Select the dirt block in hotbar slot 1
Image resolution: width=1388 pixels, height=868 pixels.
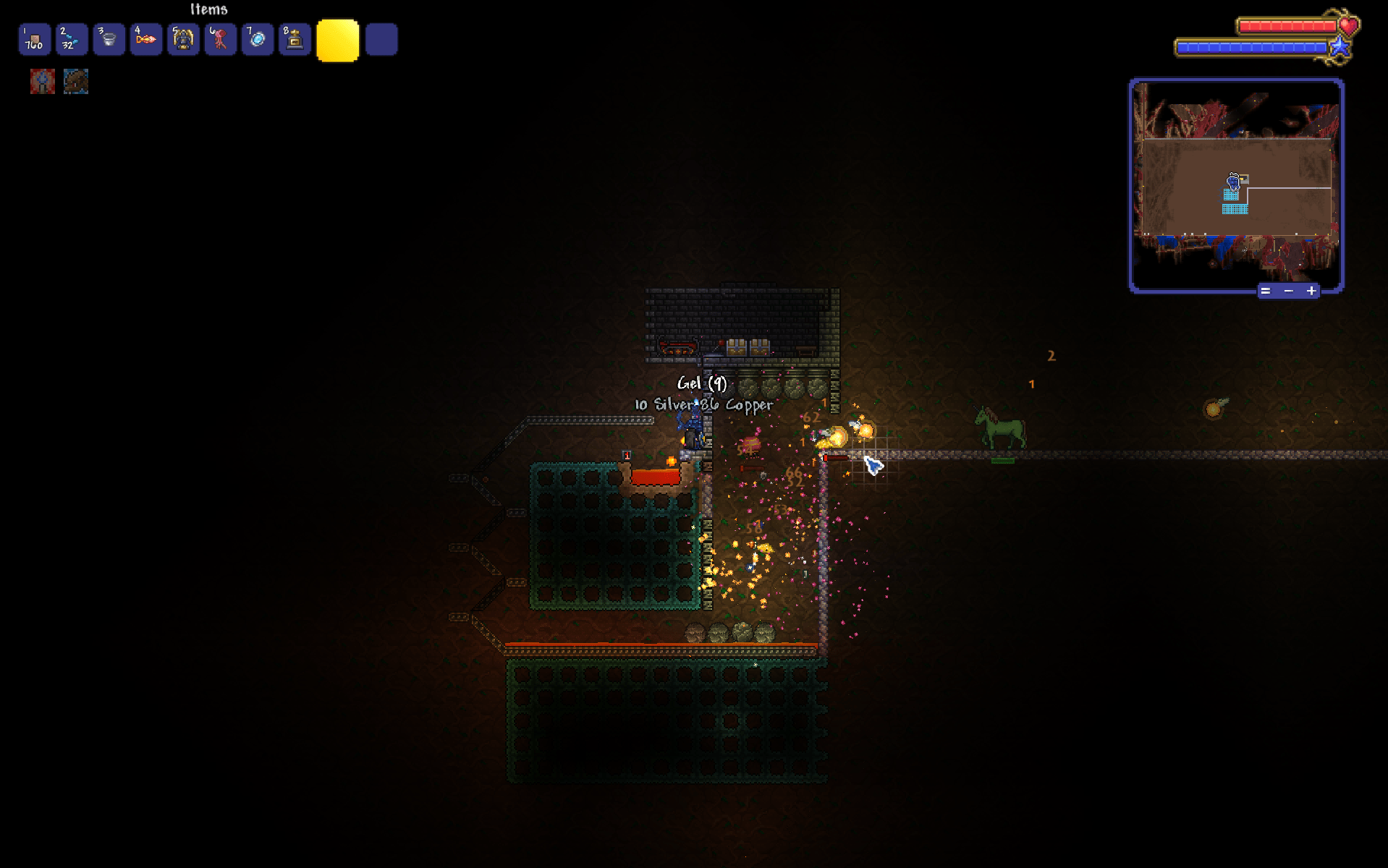pos(33,39)
